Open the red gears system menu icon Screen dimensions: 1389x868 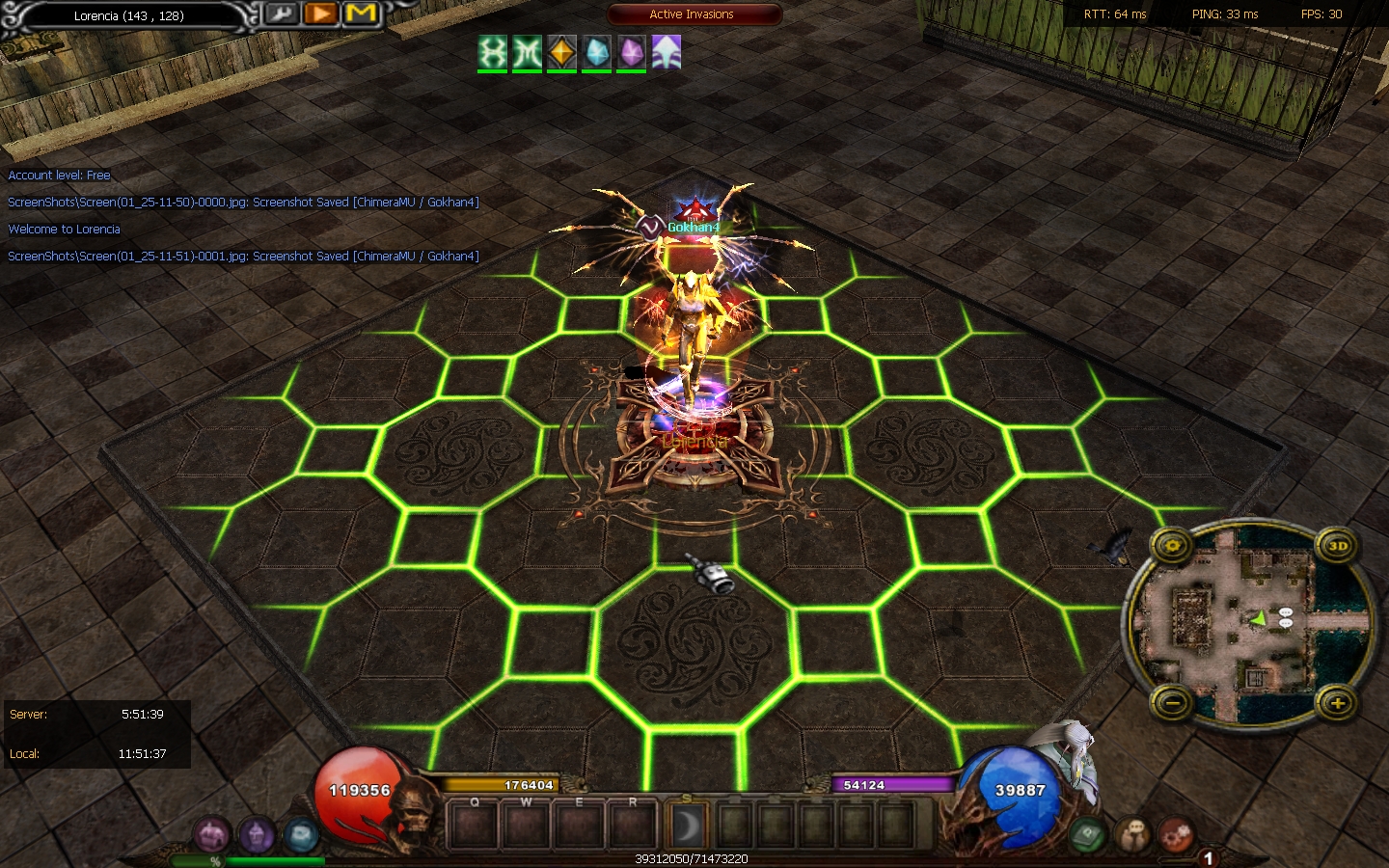(1176, 834)
